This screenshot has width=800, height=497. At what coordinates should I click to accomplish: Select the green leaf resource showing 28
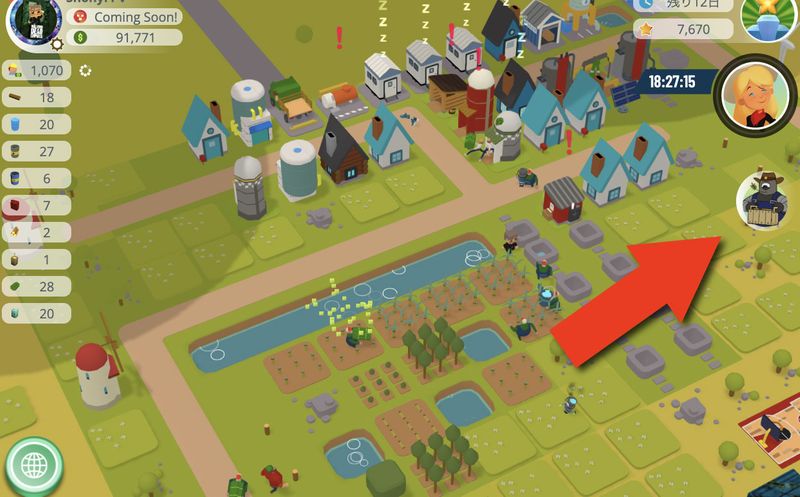(36, 287)
